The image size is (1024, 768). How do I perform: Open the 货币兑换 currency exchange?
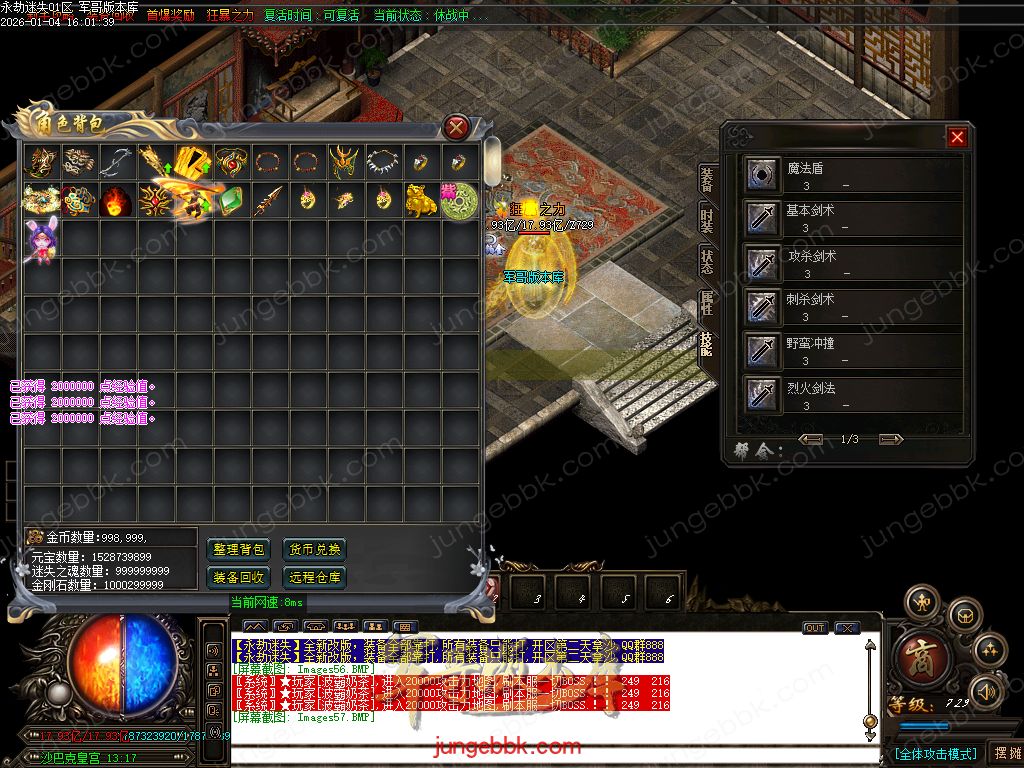[314, 549]
